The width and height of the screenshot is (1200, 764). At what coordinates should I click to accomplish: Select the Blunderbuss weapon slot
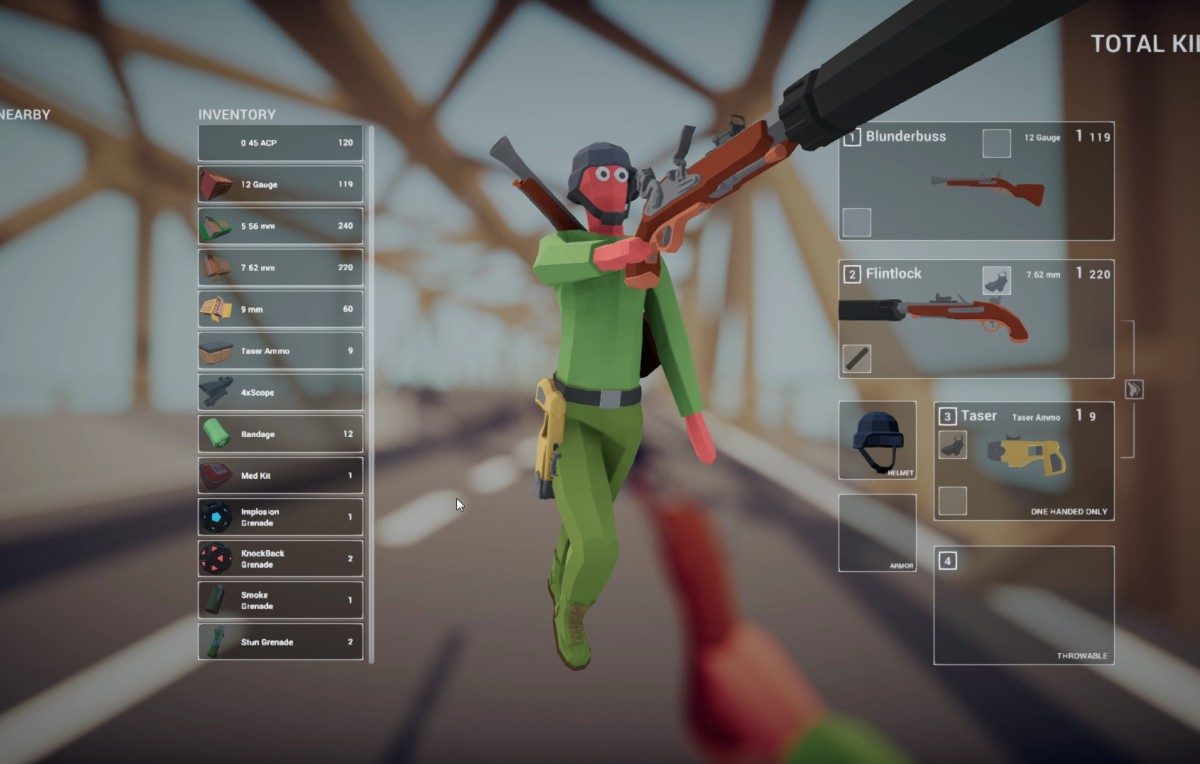[x=976, y=182]
